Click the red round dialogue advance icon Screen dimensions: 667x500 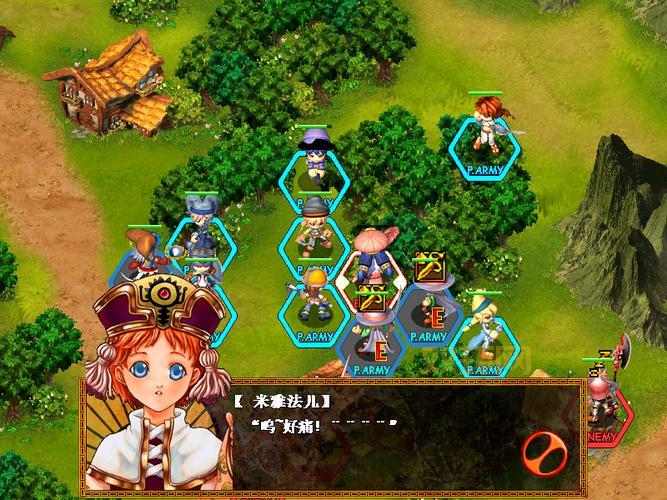(545, 453)
